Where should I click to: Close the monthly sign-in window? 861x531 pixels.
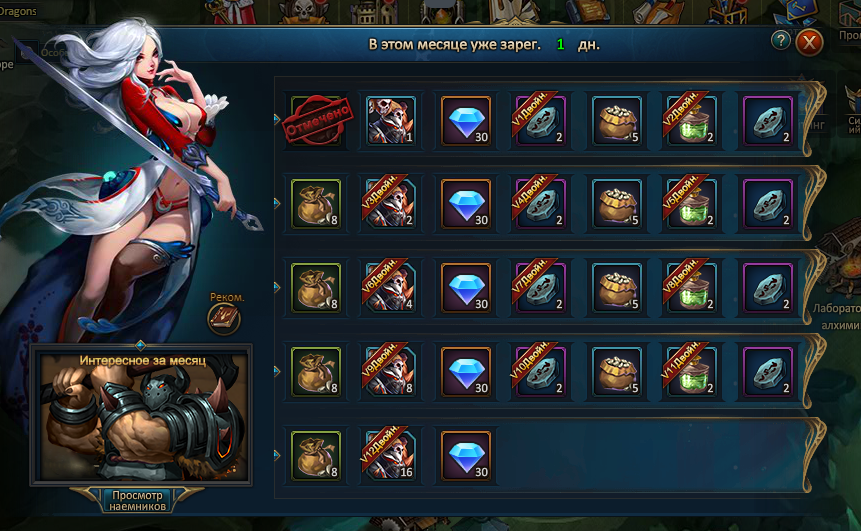809,42
